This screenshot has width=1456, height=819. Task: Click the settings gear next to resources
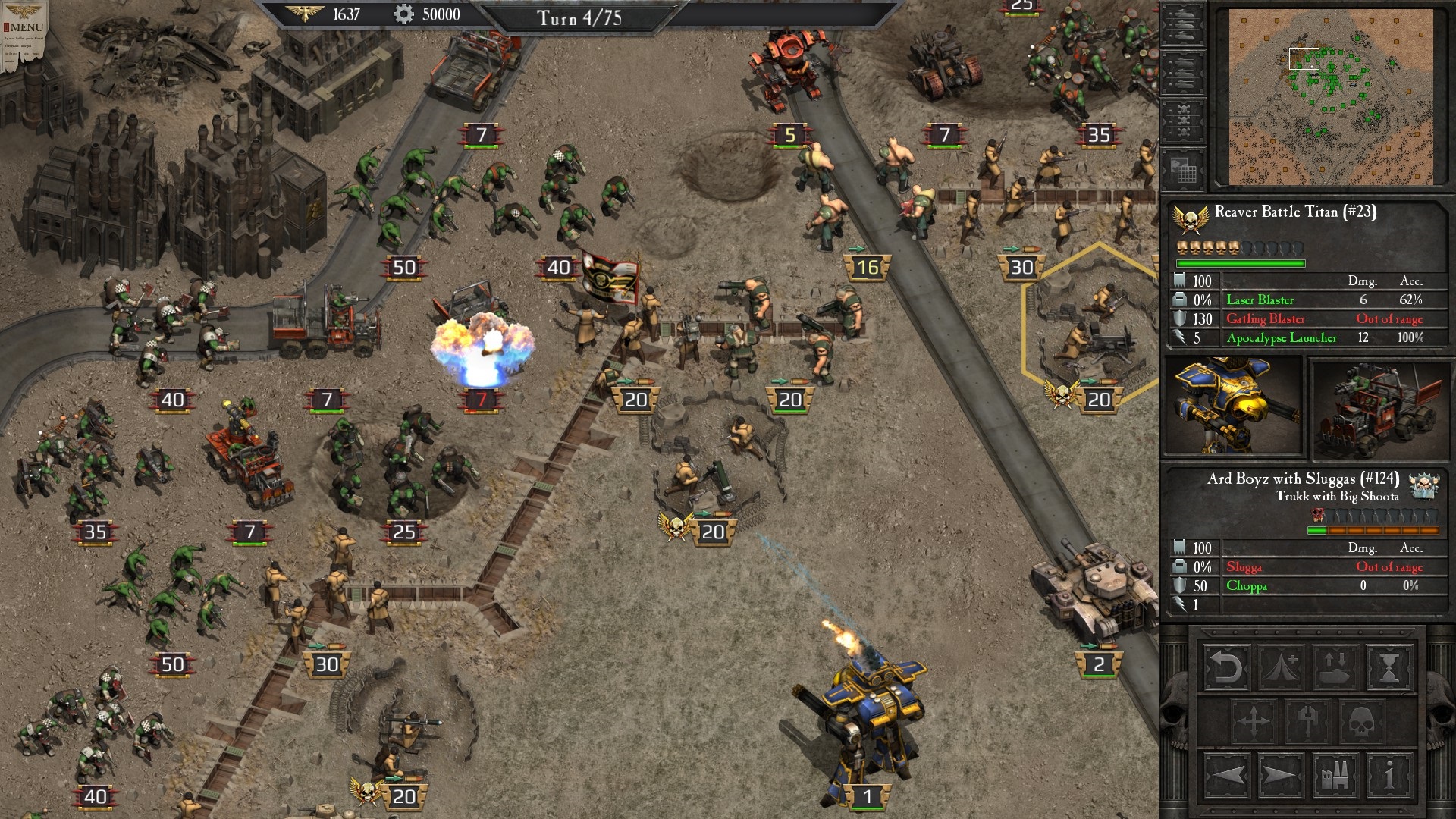[x=402, y=13]
